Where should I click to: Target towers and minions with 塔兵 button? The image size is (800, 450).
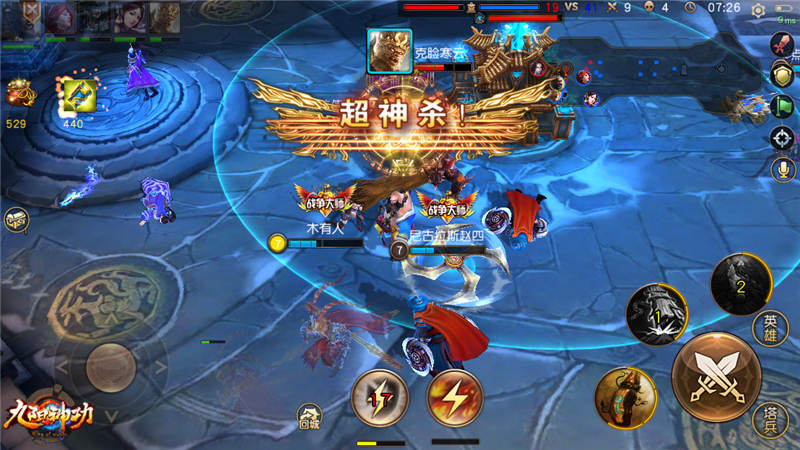click(769, 420)
